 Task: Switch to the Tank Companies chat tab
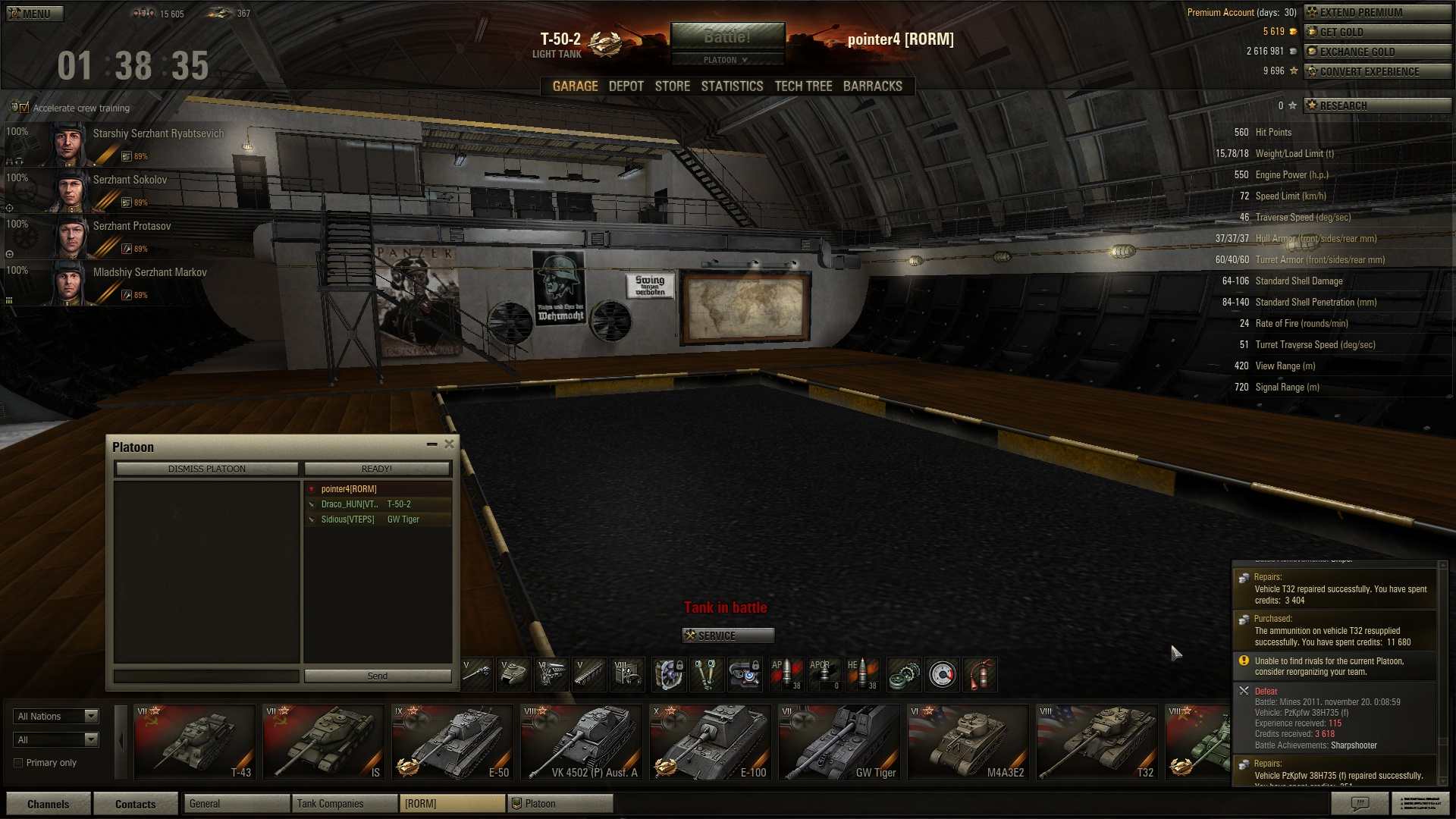(x=344, y=804)
